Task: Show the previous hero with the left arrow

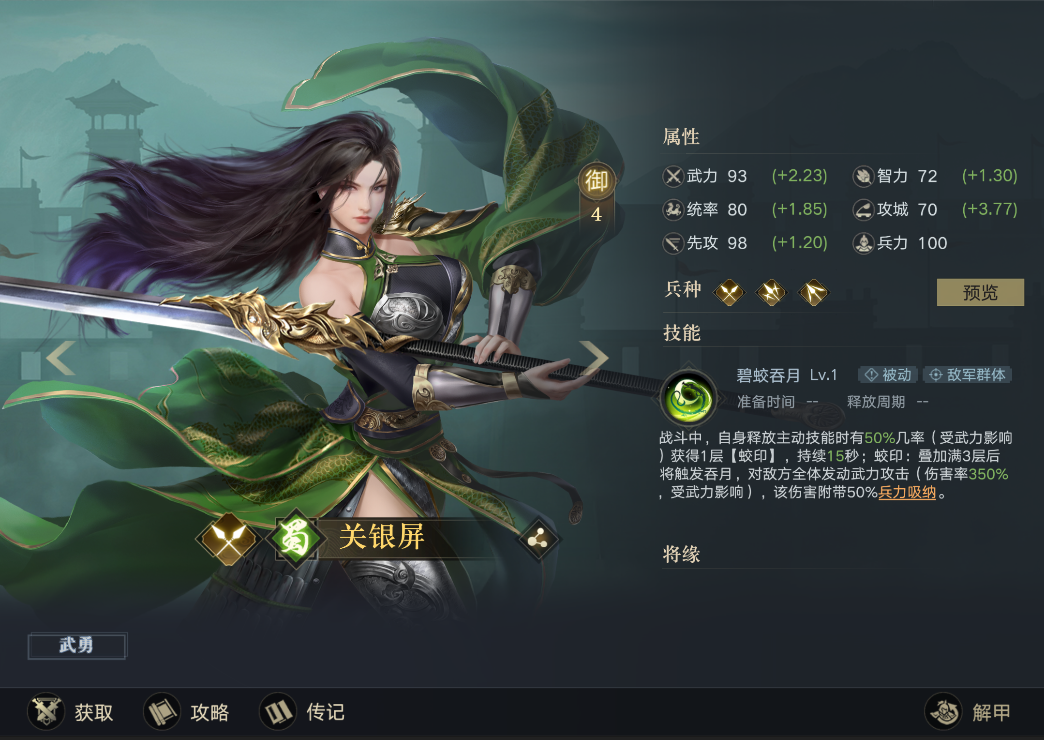Action: [60, 357]
